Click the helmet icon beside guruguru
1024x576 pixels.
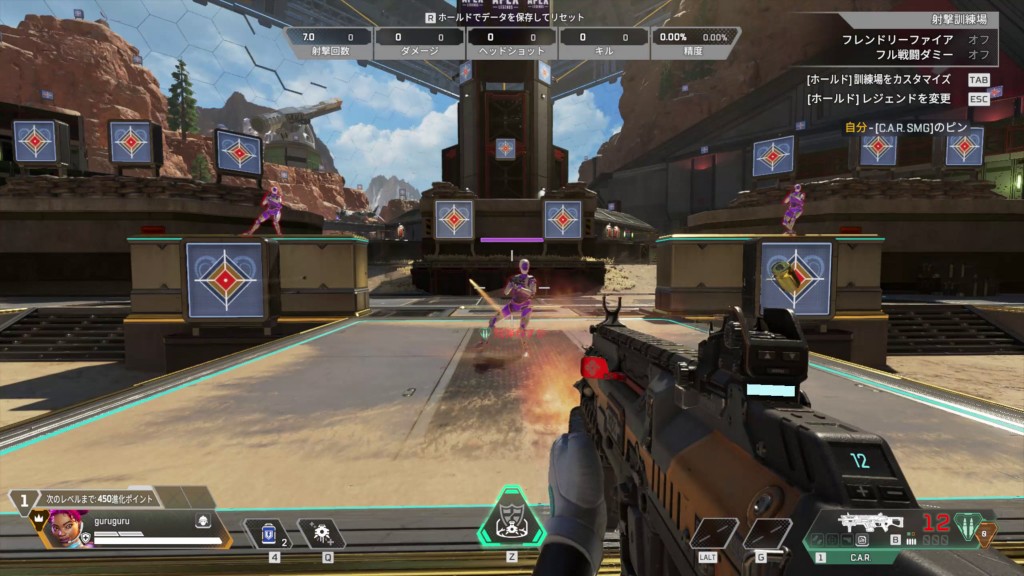[x=201, y=521]
